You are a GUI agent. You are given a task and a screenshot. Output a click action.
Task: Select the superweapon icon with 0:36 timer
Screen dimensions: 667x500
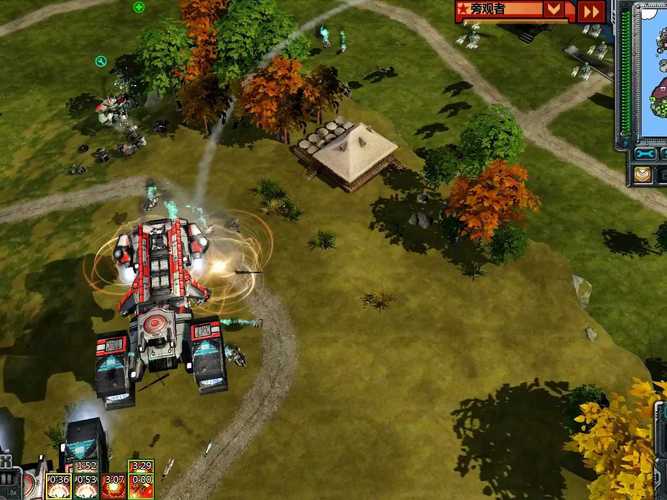coord(59,486)
